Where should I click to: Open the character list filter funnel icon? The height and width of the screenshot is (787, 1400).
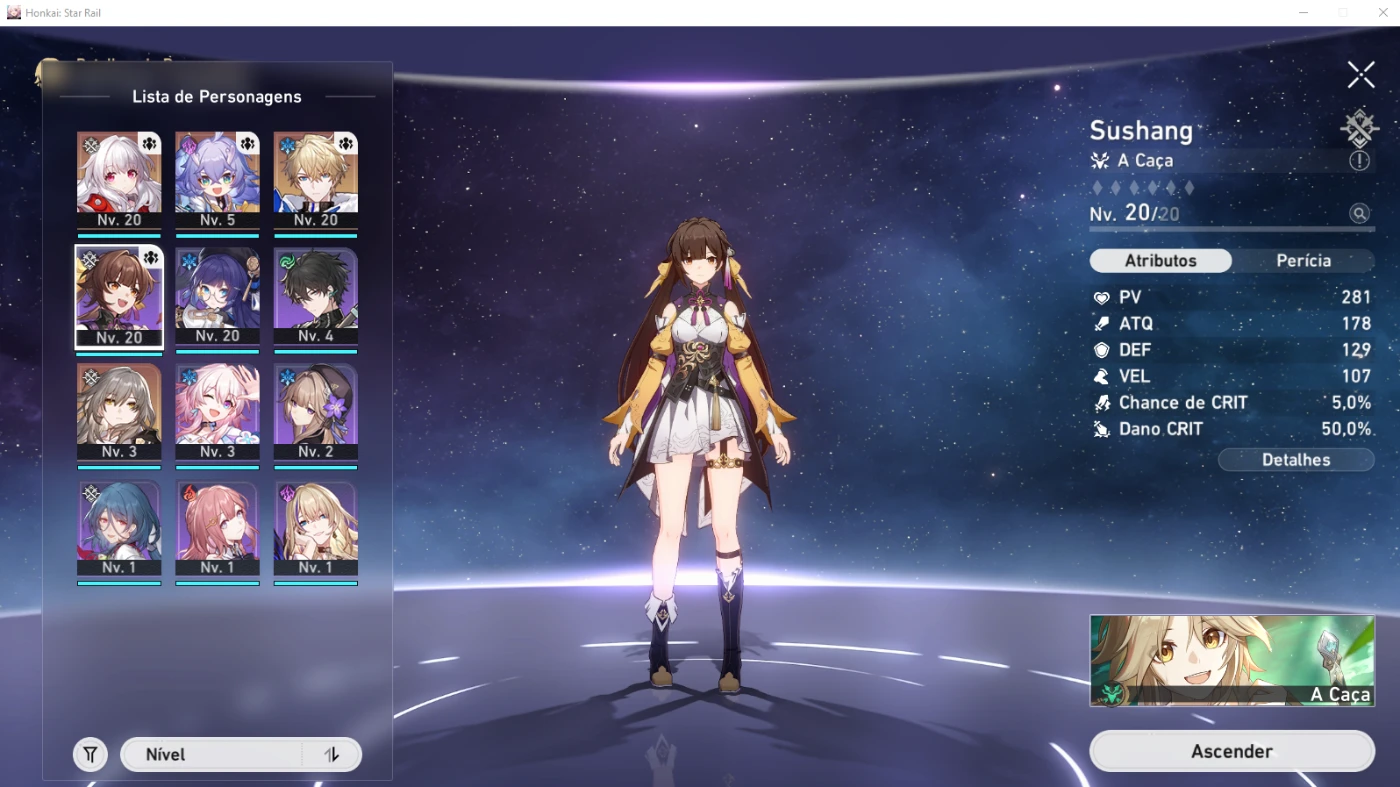[89, 754]
